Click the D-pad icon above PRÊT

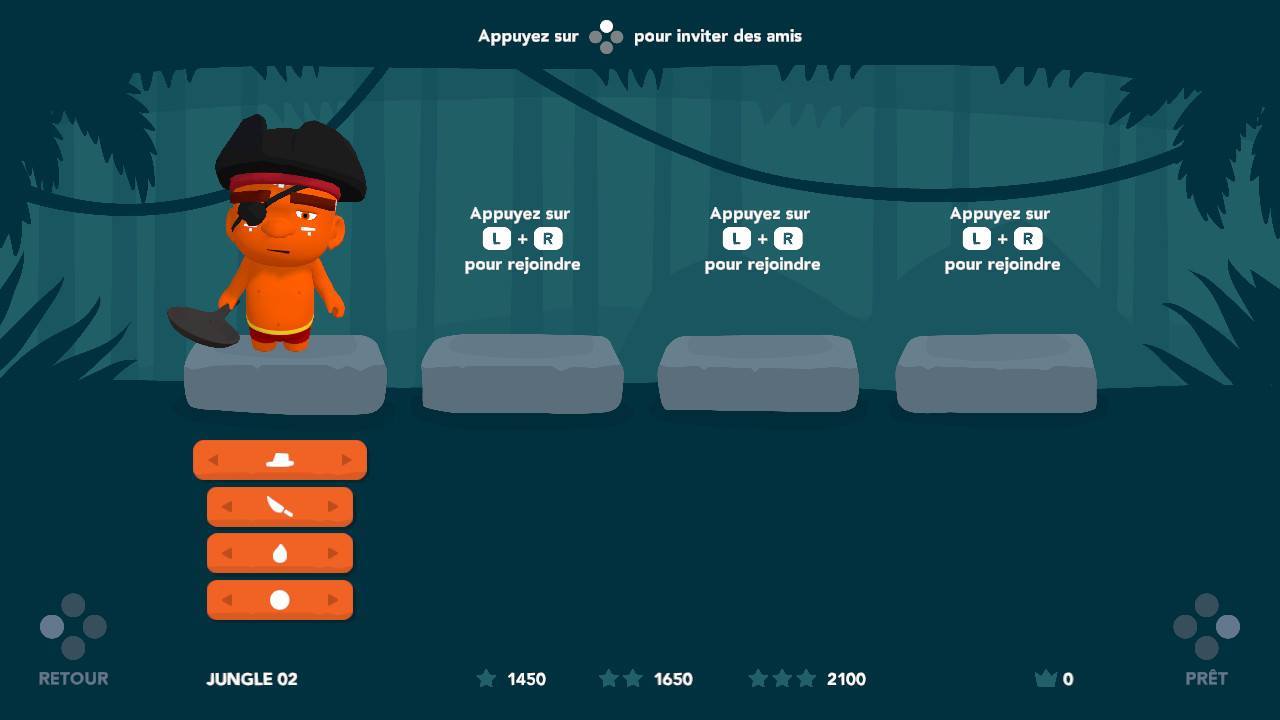tap(1207, 627)
